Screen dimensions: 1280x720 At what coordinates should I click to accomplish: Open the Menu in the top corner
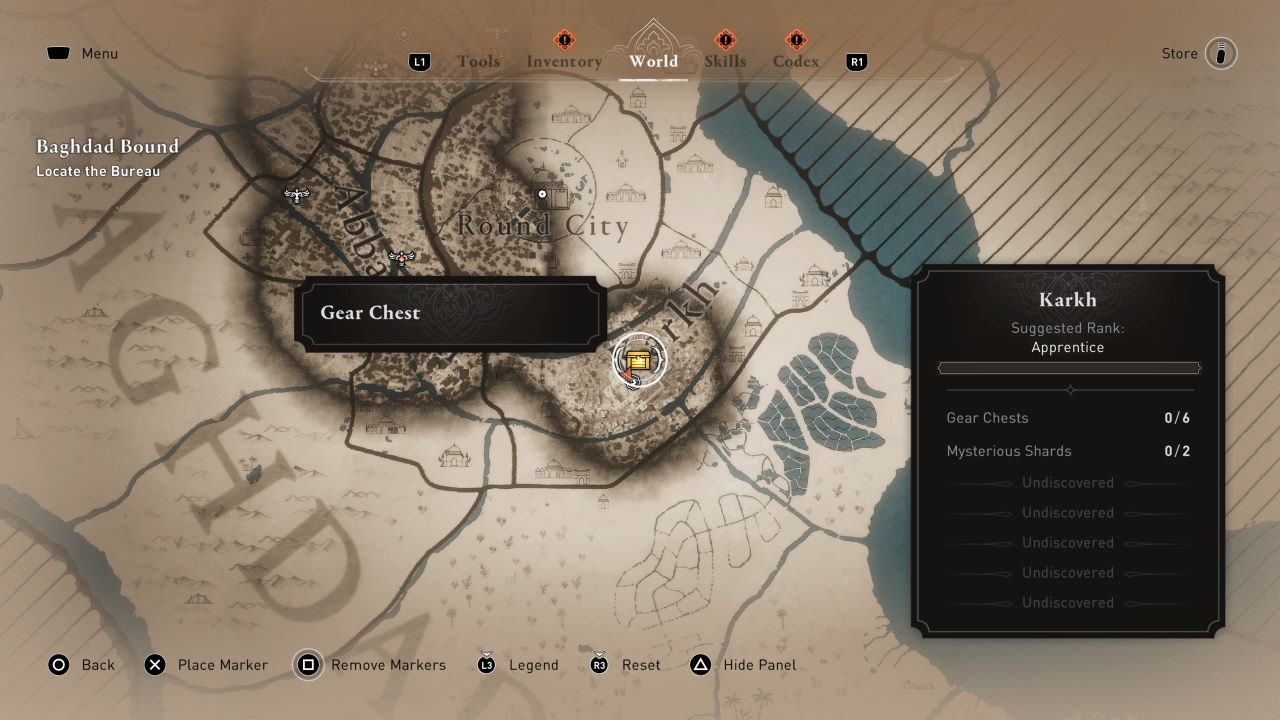(83, 54)
